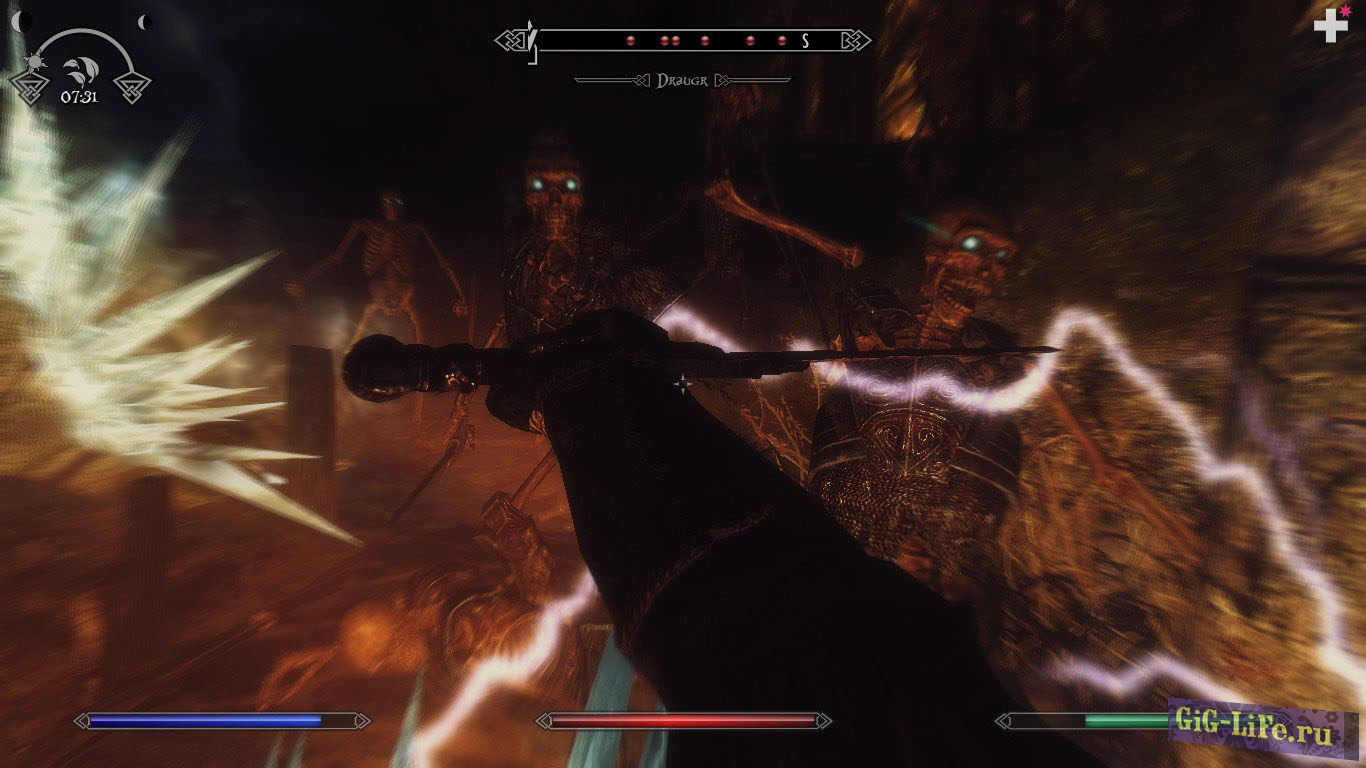Image resolution: width=1366 pixels, height=768 pixels.
Task: Click the white plus icon
Action: pyautogui.click(x=1329, y=25)
